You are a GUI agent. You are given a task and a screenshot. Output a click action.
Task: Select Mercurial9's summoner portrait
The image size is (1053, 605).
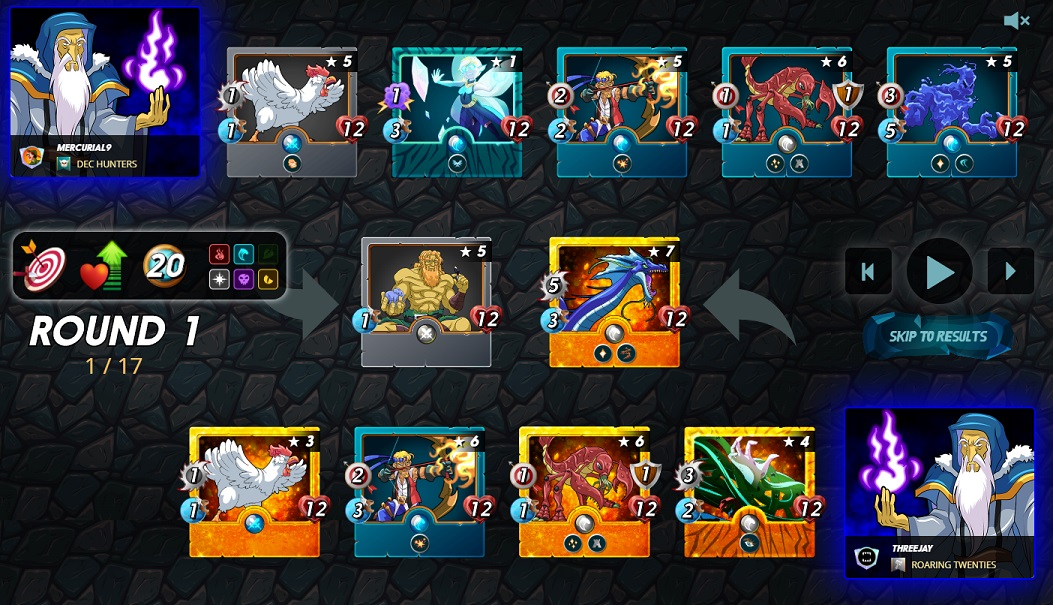(105, 92)
